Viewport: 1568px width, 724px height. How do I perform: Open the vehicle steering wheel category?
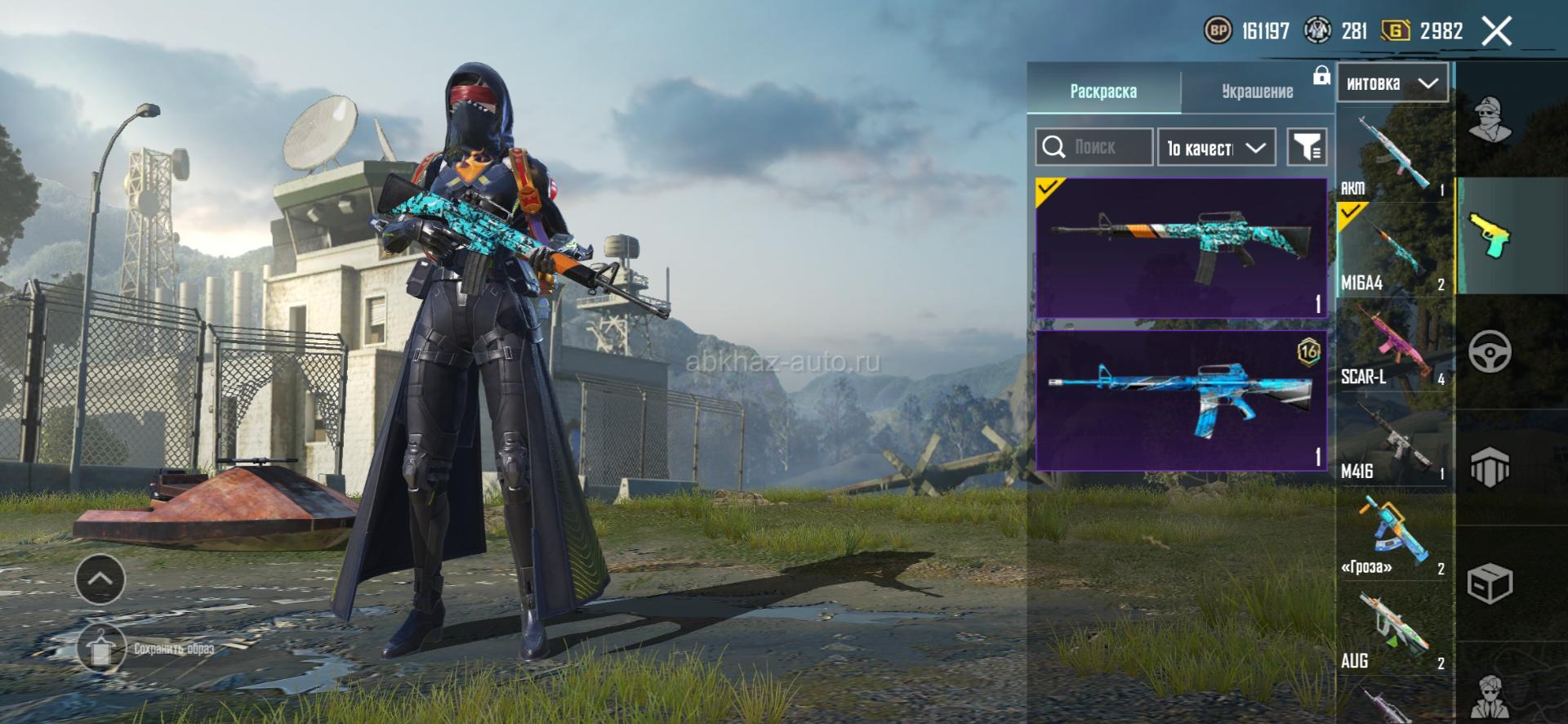1490,352
